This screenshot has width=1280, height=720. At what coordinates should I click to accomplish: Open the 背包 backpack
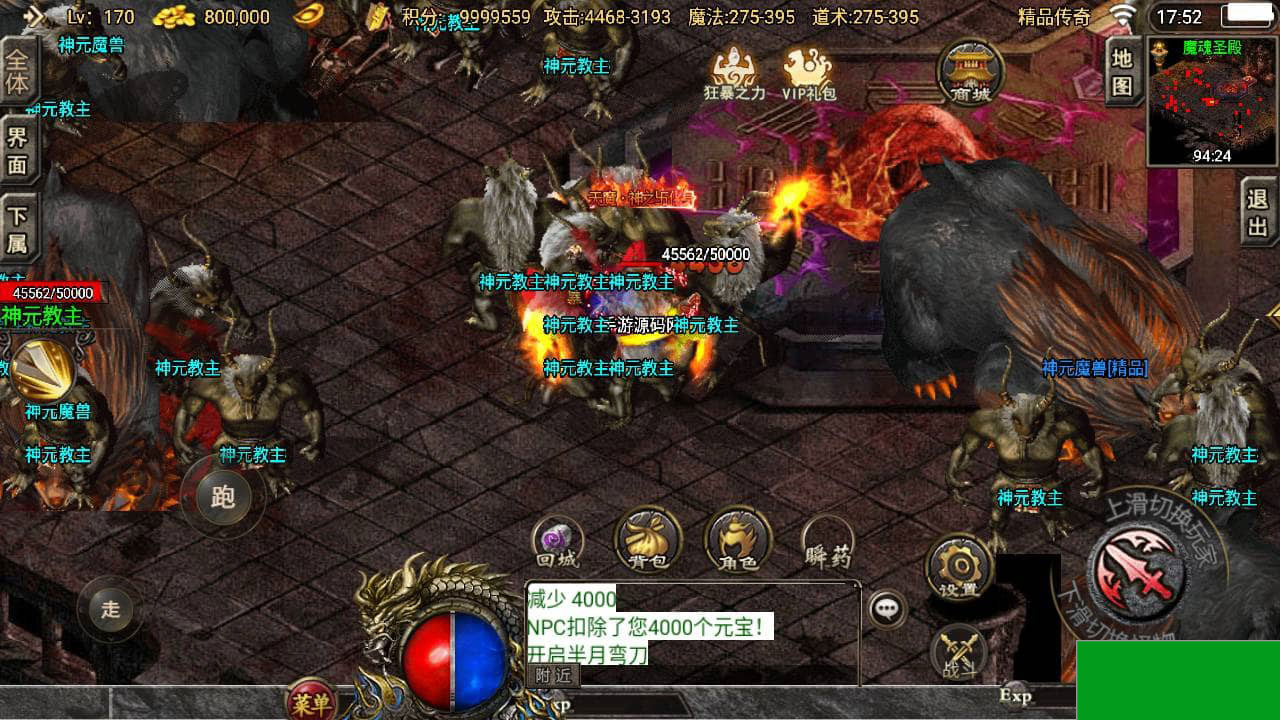click(x=647, y=543)
